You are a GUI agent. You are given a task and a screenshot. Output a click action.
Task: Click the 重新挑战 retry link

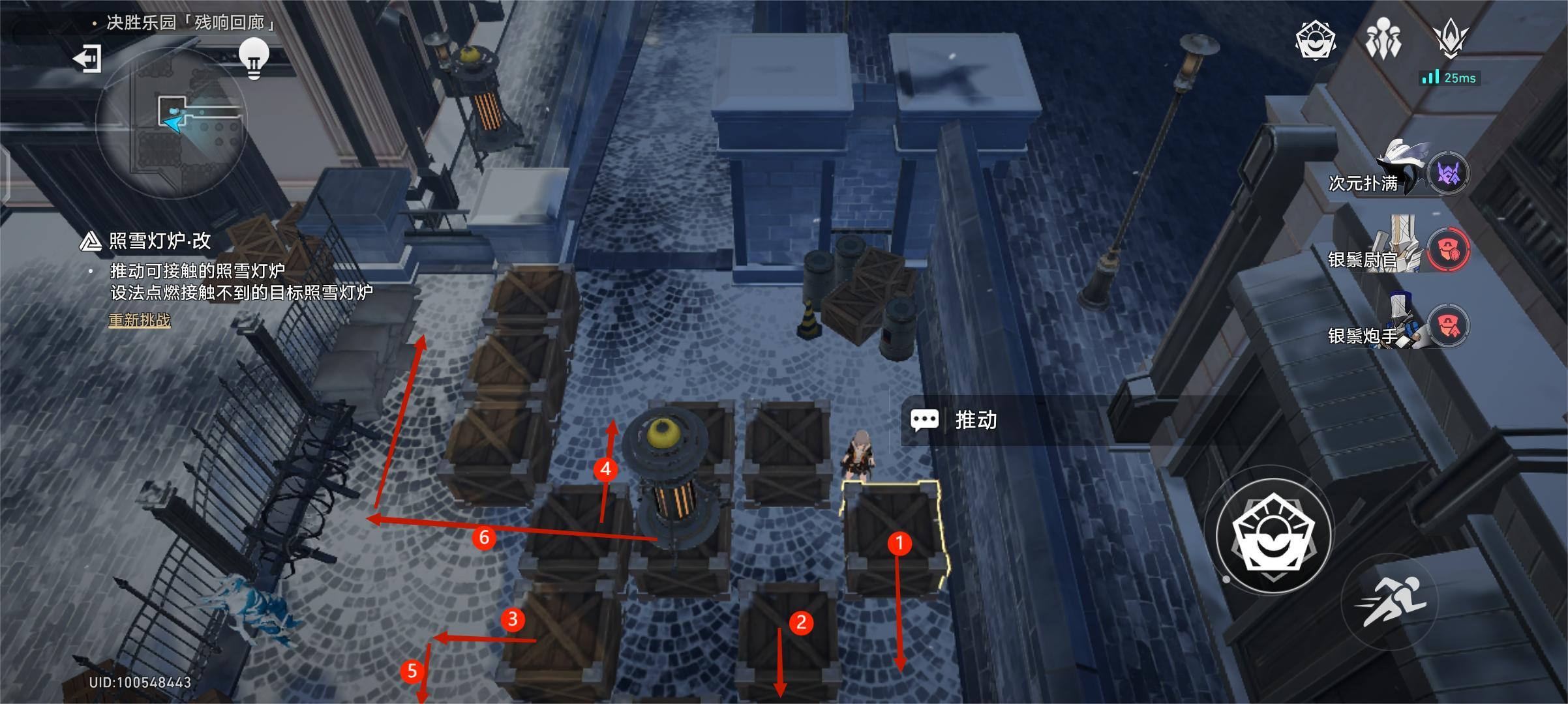pos(140,320)
